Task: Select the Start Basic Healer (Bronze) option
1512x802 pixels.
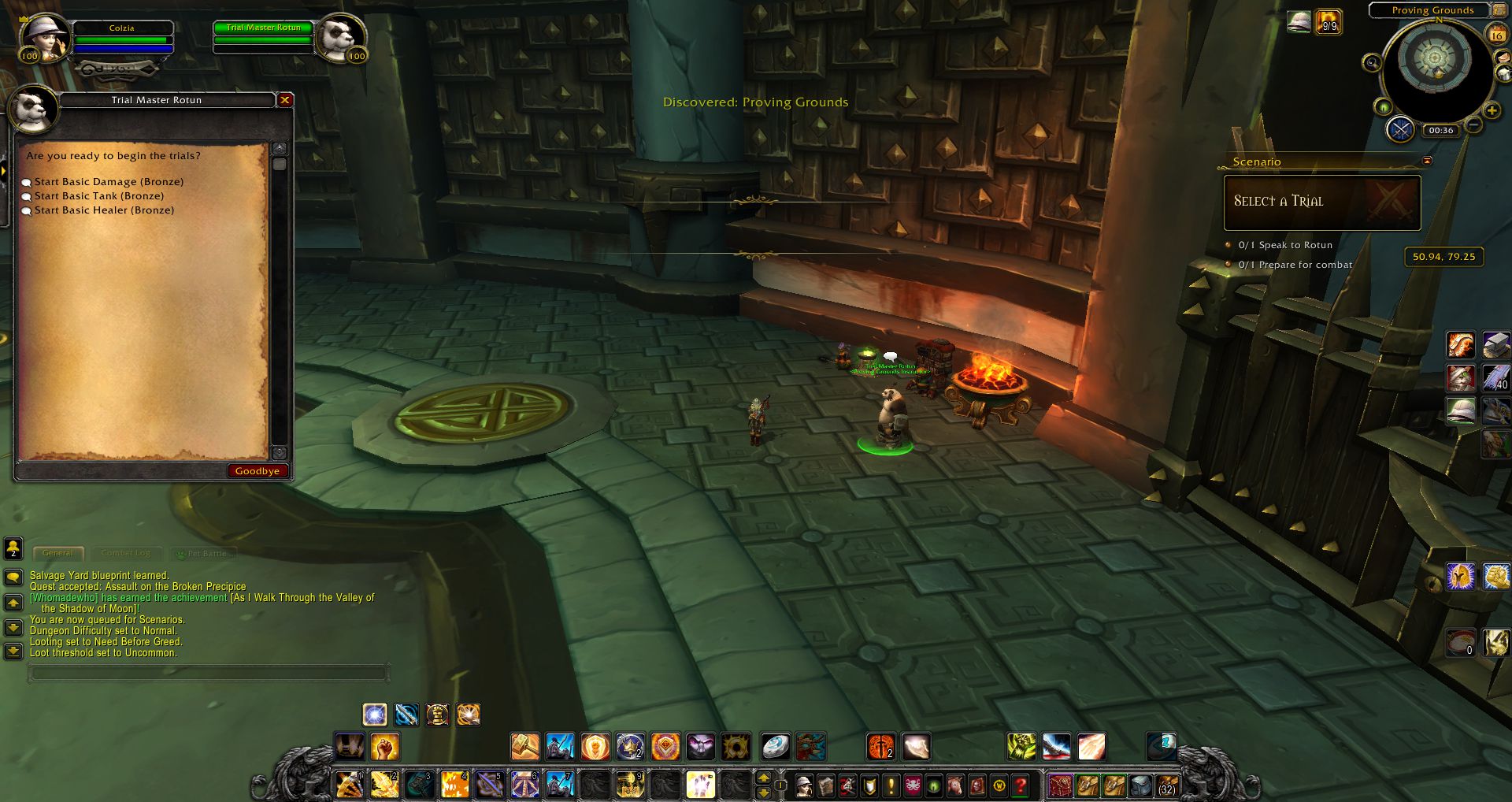Action: [103, 210]
